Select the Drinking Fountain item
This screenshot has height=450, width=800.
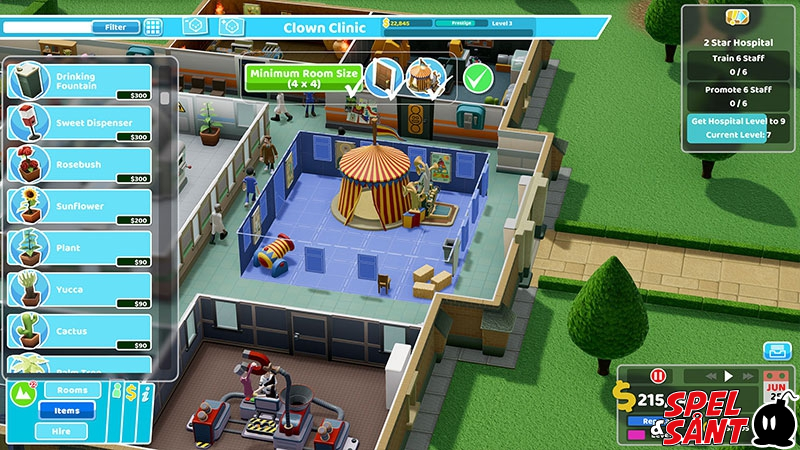point(80,82)
